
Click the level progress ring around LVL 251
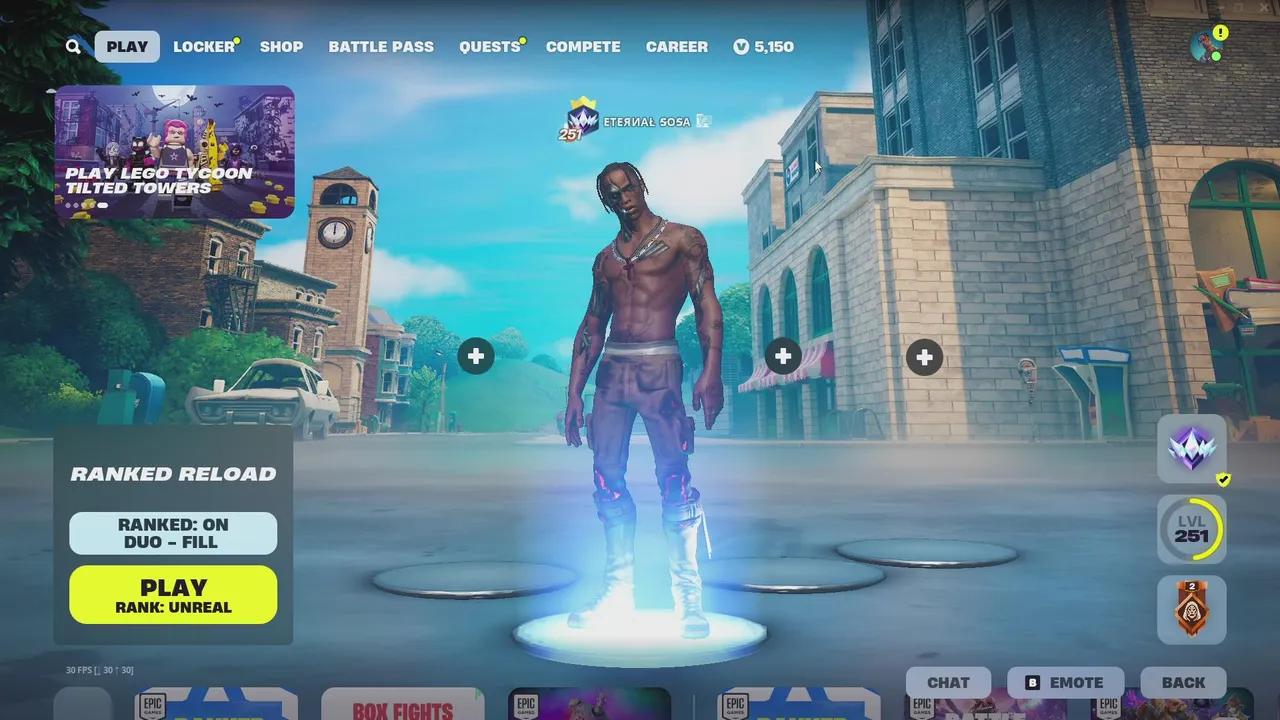pos(1190,529)
